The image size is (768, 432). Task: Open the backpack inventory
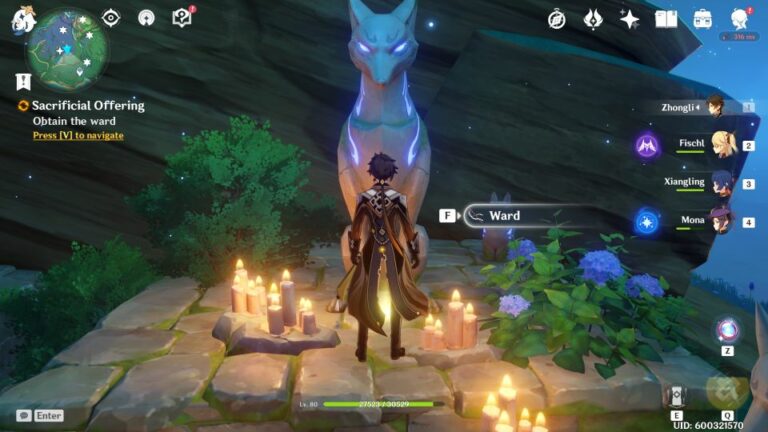tap(703, 19)
